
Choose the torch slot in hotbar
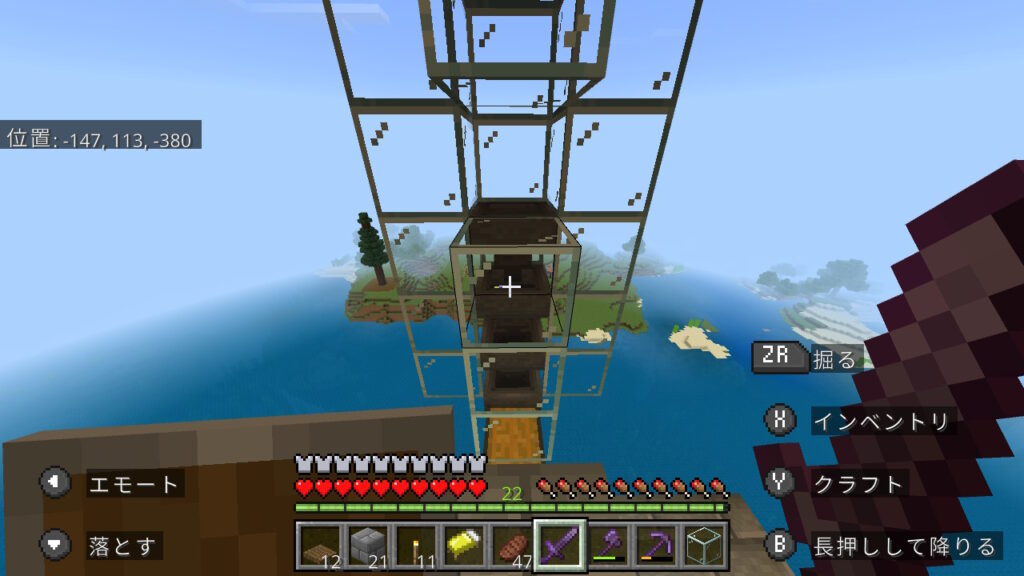[x=414, y=544]
